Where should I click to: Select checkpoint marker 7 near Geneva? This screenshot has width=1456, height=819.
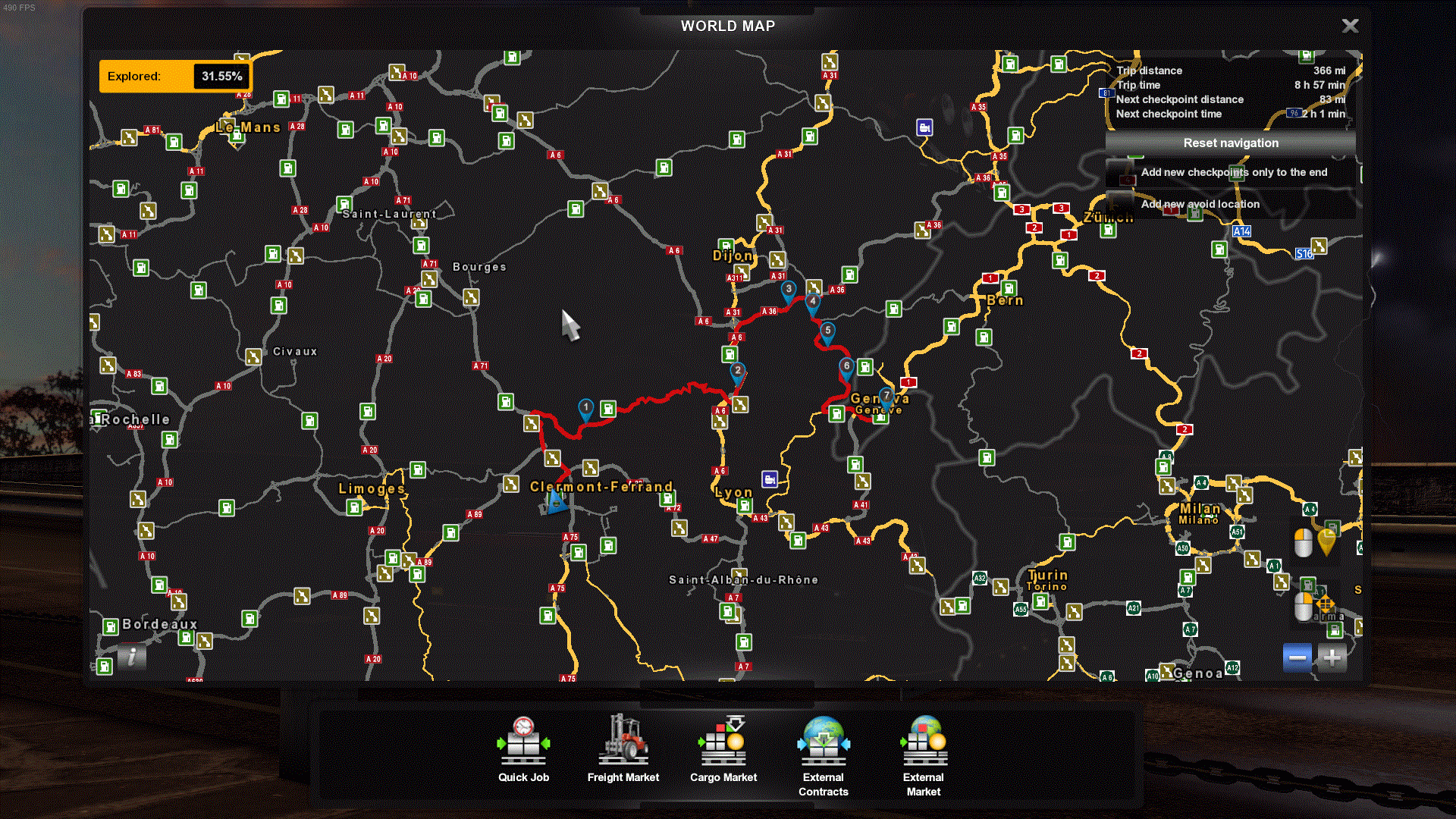pyautogui.click(x=885, y=395)
